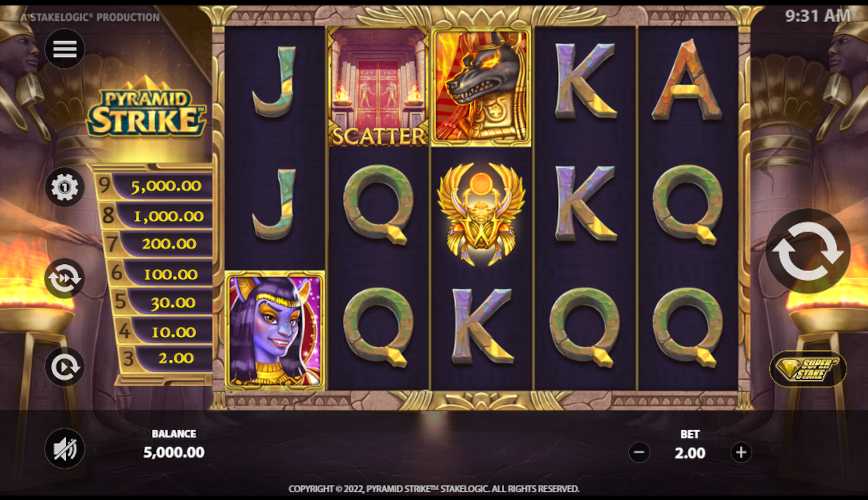
Task: Activate the turbo fast-spin icon
Action: tap(65, 278)
